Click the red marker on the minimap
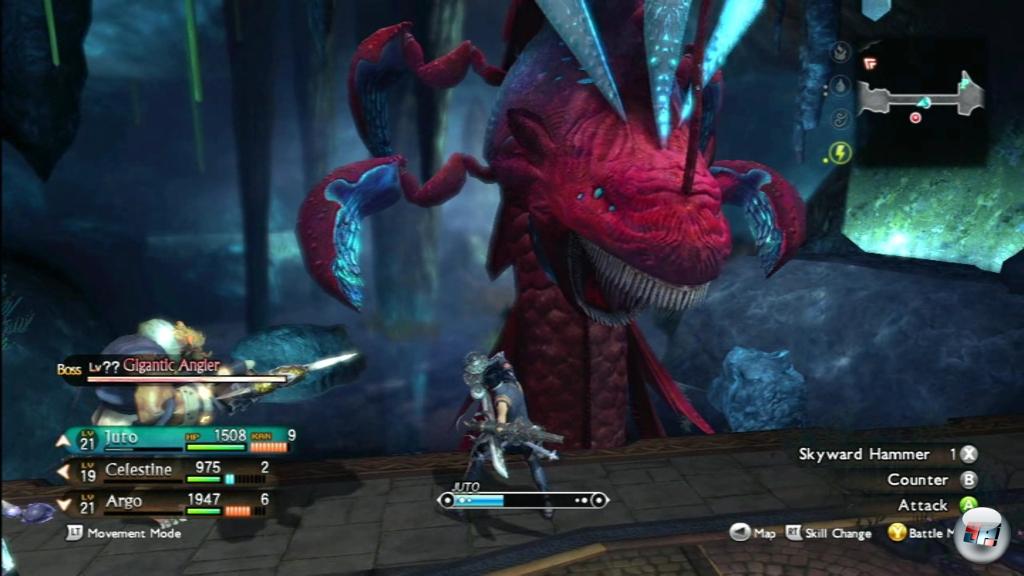The width and height of the screenshot is (1024, 576). [915, 117]
